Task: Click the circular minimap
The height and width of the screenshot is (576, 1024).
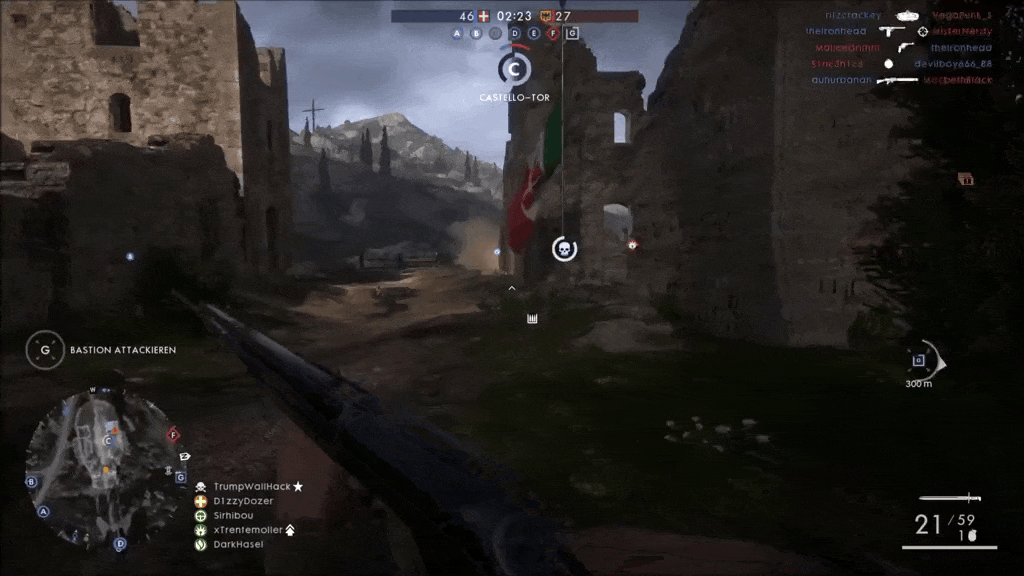Action: click(x=100, y=465)
